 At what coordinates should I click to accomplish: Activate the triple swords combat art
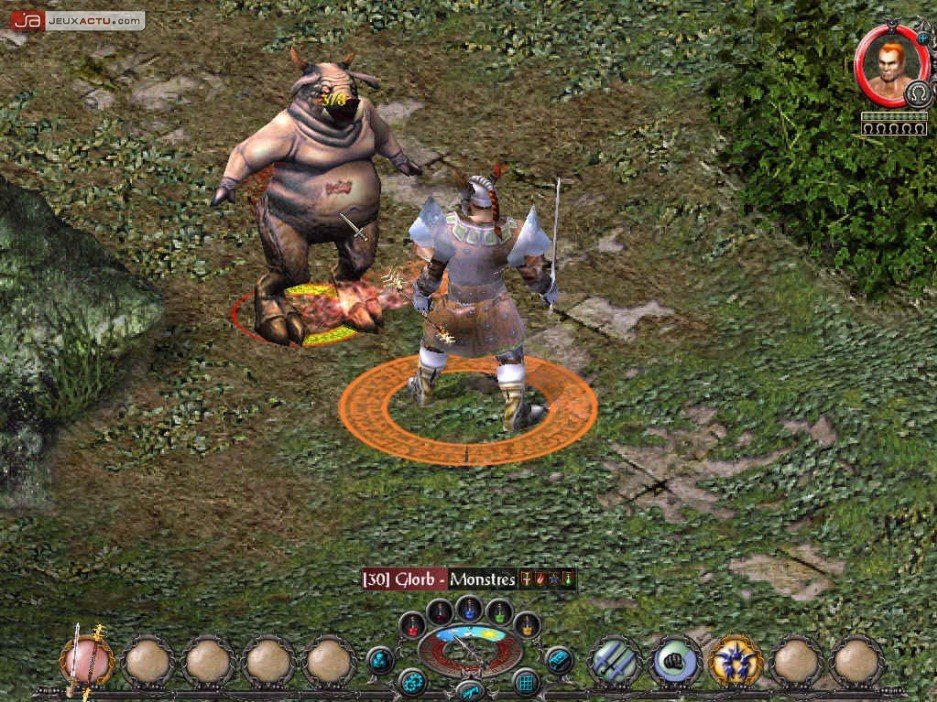pos(615,661)
